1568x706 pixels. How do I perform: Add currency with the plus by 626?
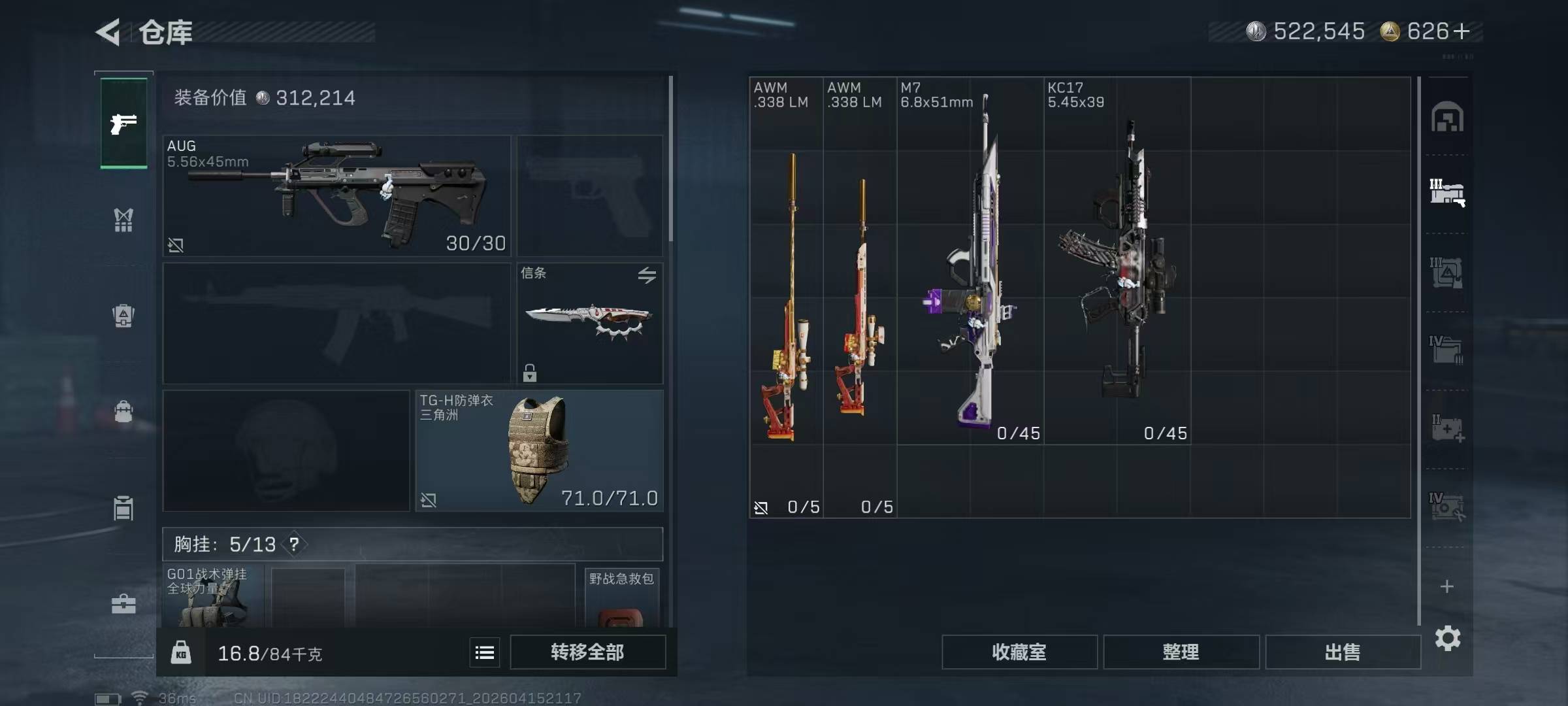1462,31
